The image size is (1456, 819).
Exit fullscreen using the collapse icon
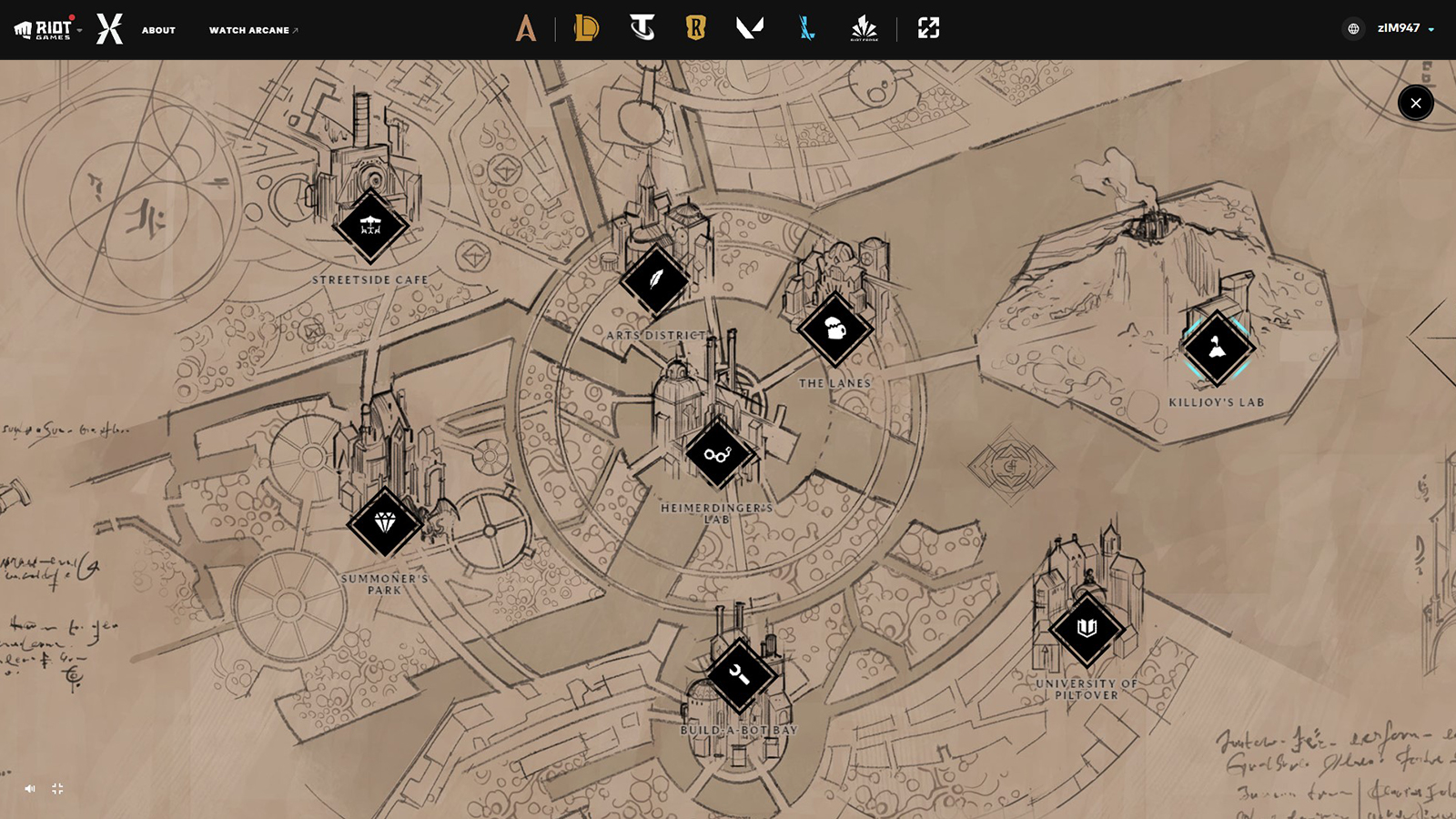pos(57,789)
